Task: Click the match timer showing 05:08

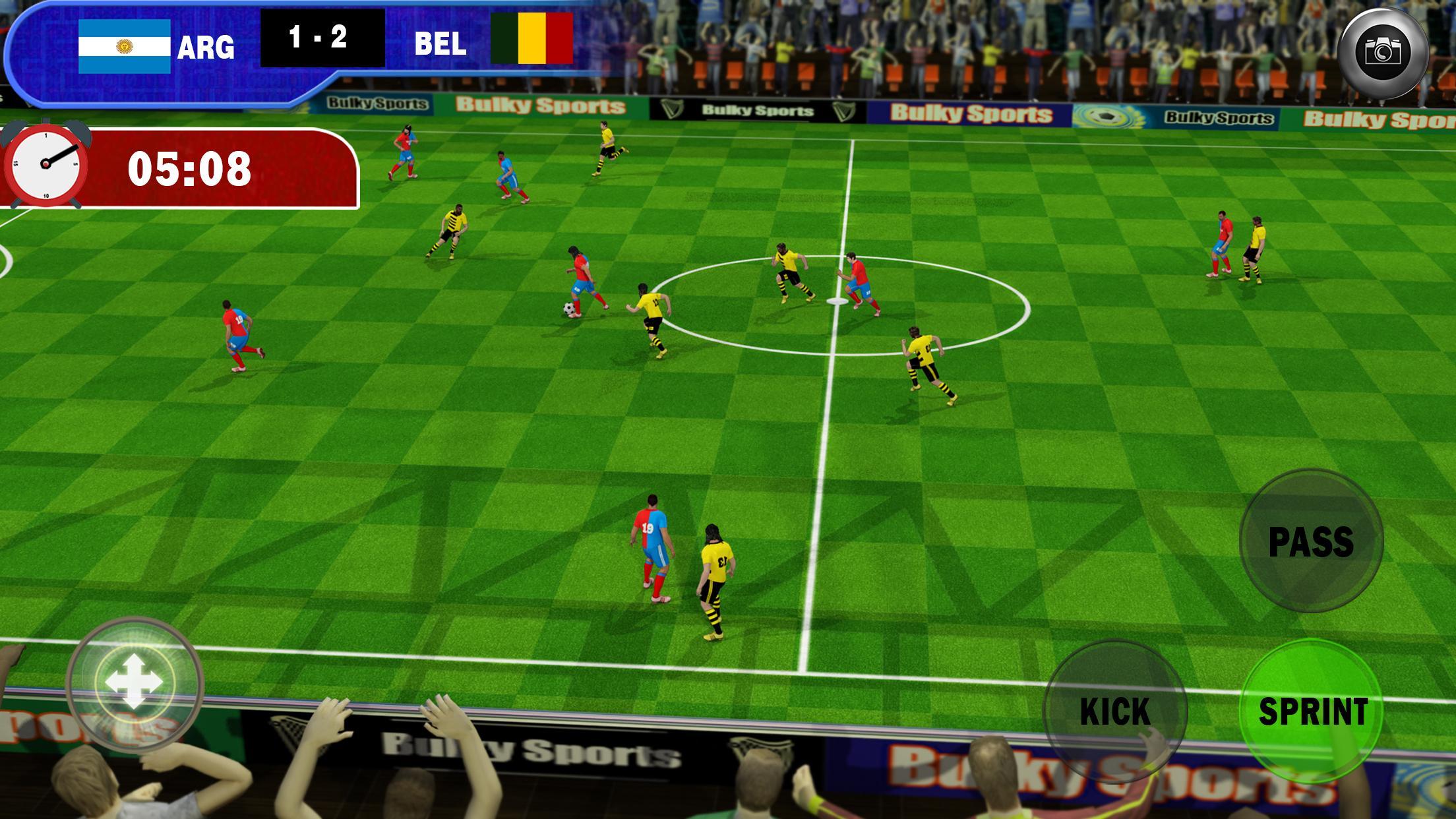Action: click(193, 165)
